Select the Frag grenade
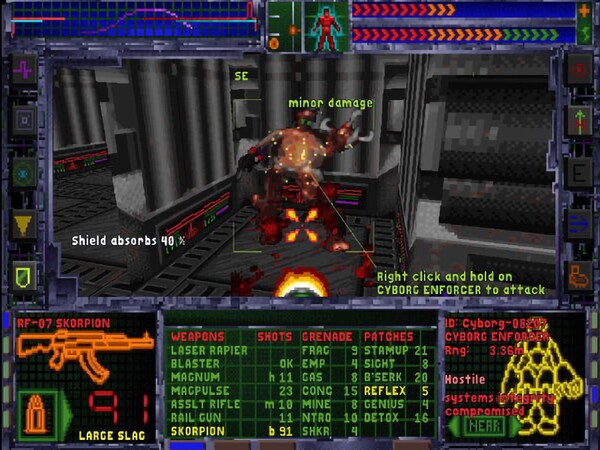Image resolution: width=600 pixels, height=450 pixels. pyautogui.click(x=317, y=350)
